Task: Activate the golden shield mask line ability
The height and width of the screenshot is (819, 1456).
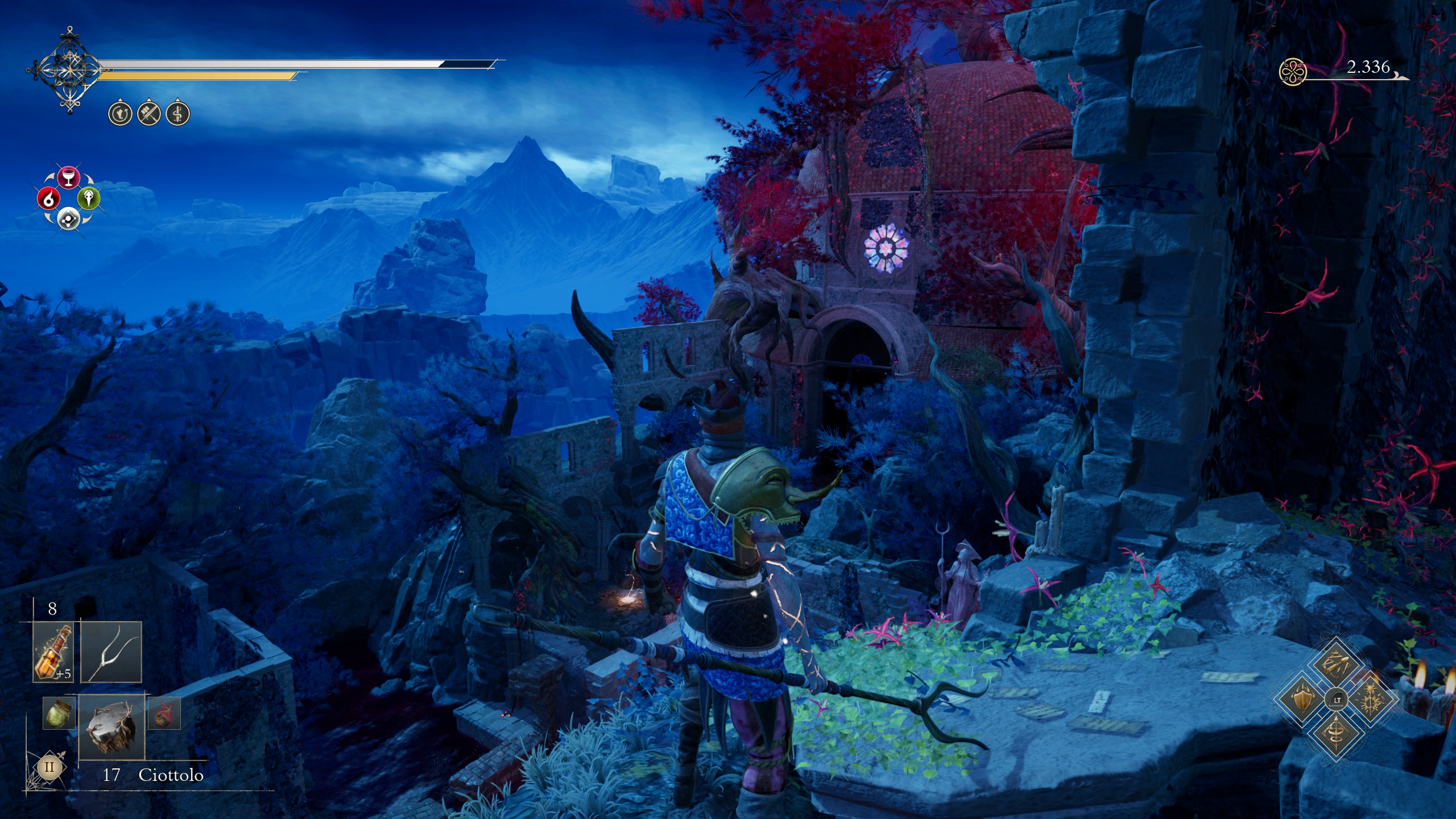Action: click(x=1302, y=699)
